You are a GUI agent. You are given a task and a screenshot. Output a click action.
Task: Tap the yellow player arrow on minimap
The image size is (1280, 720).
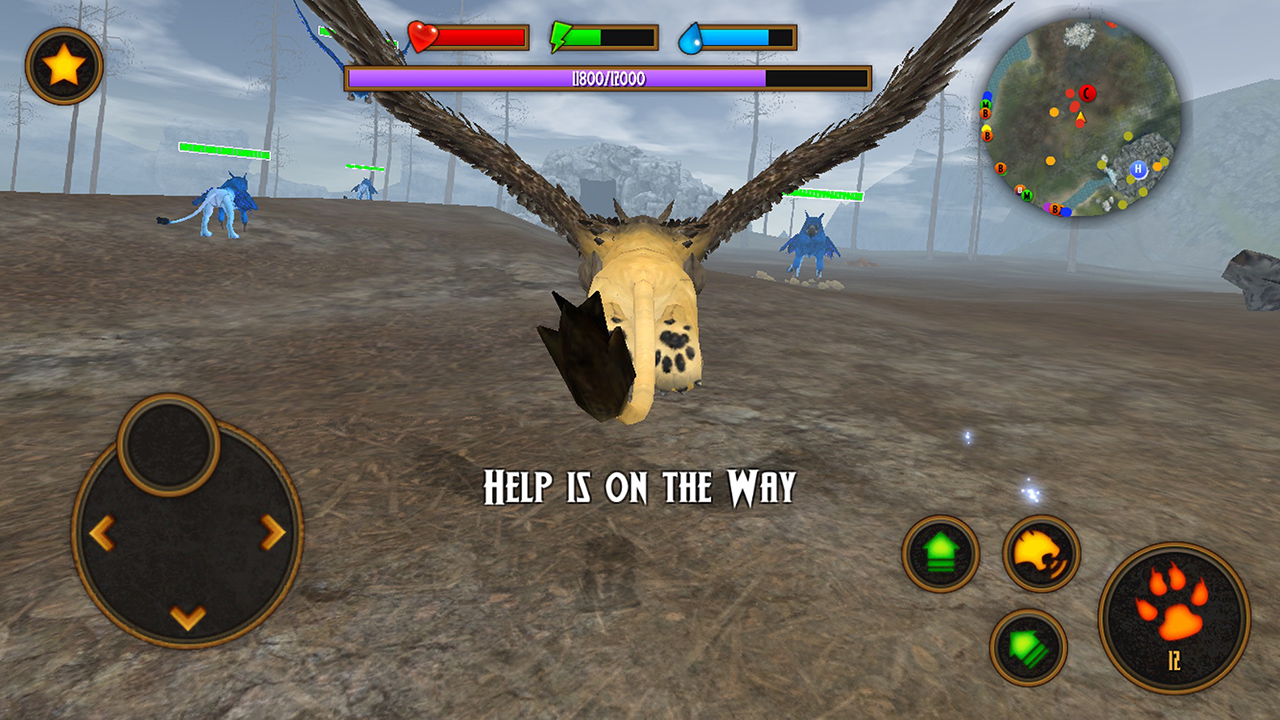pyautogui.click(x=1081, y=116)
